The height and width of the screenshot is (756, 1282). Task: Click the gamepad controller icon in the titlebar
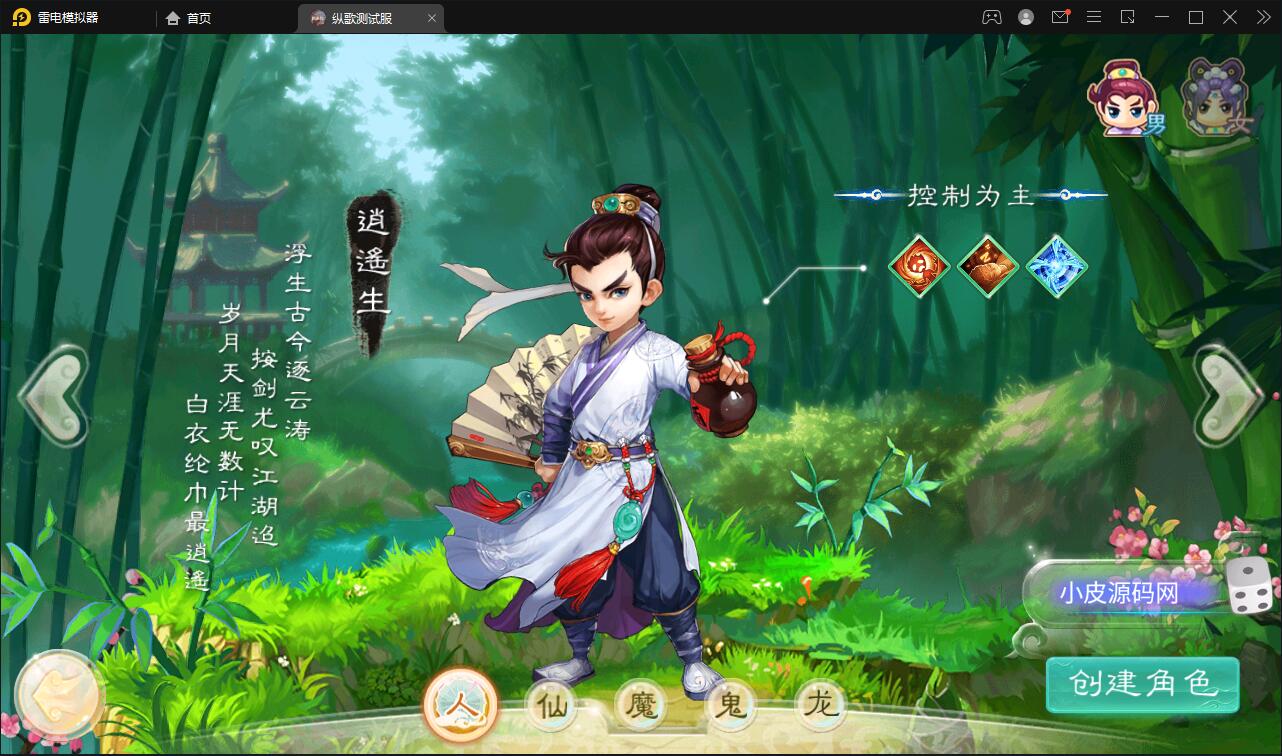pos(991,17)
